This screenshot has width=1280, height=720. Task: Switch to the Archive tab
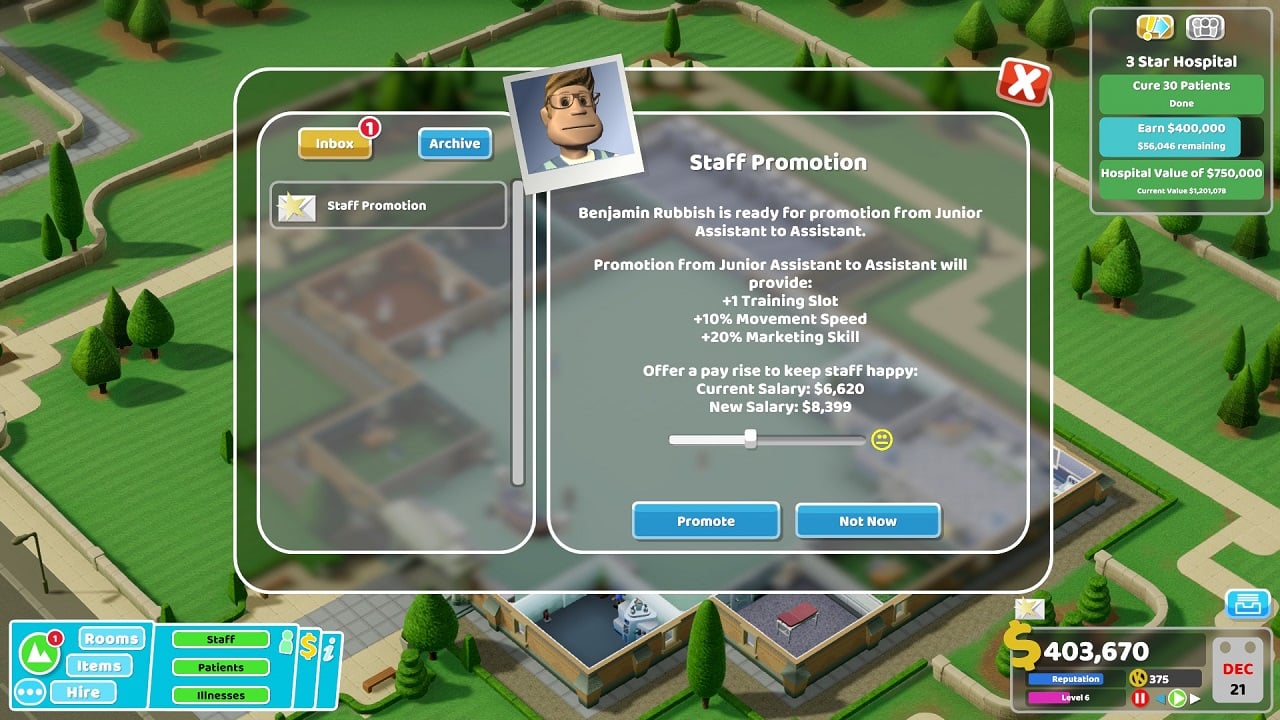tap(454, 144)
